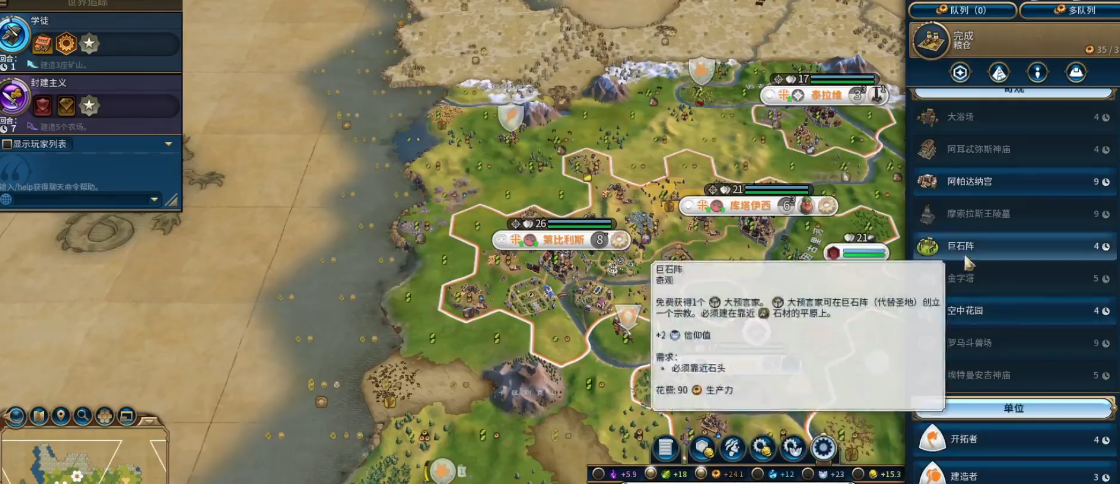Screen dimensions: 1120x484
Task: Switch to the Queue (队列) tab
Action: pos(961,10)
